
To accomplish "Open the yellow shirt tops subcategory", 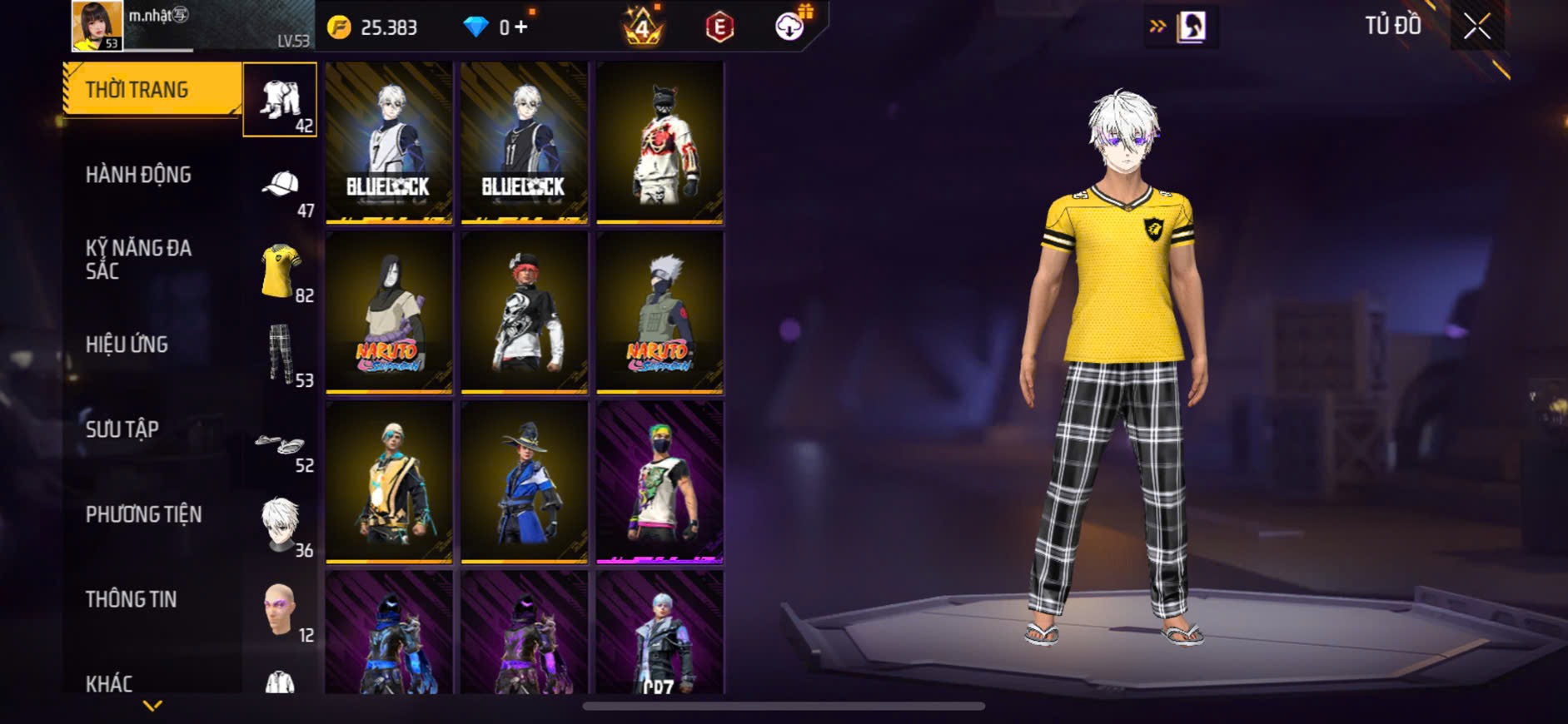I will click(x=281, y=270).
